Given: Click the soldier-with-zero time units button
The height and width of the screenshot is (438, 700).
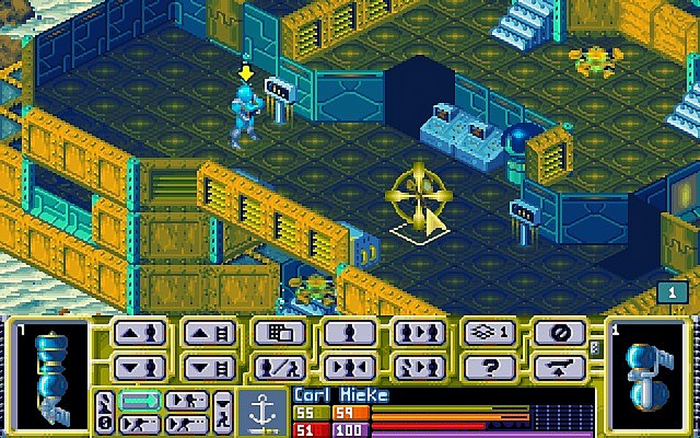Looking at the screenshot, I should point(104,412).
